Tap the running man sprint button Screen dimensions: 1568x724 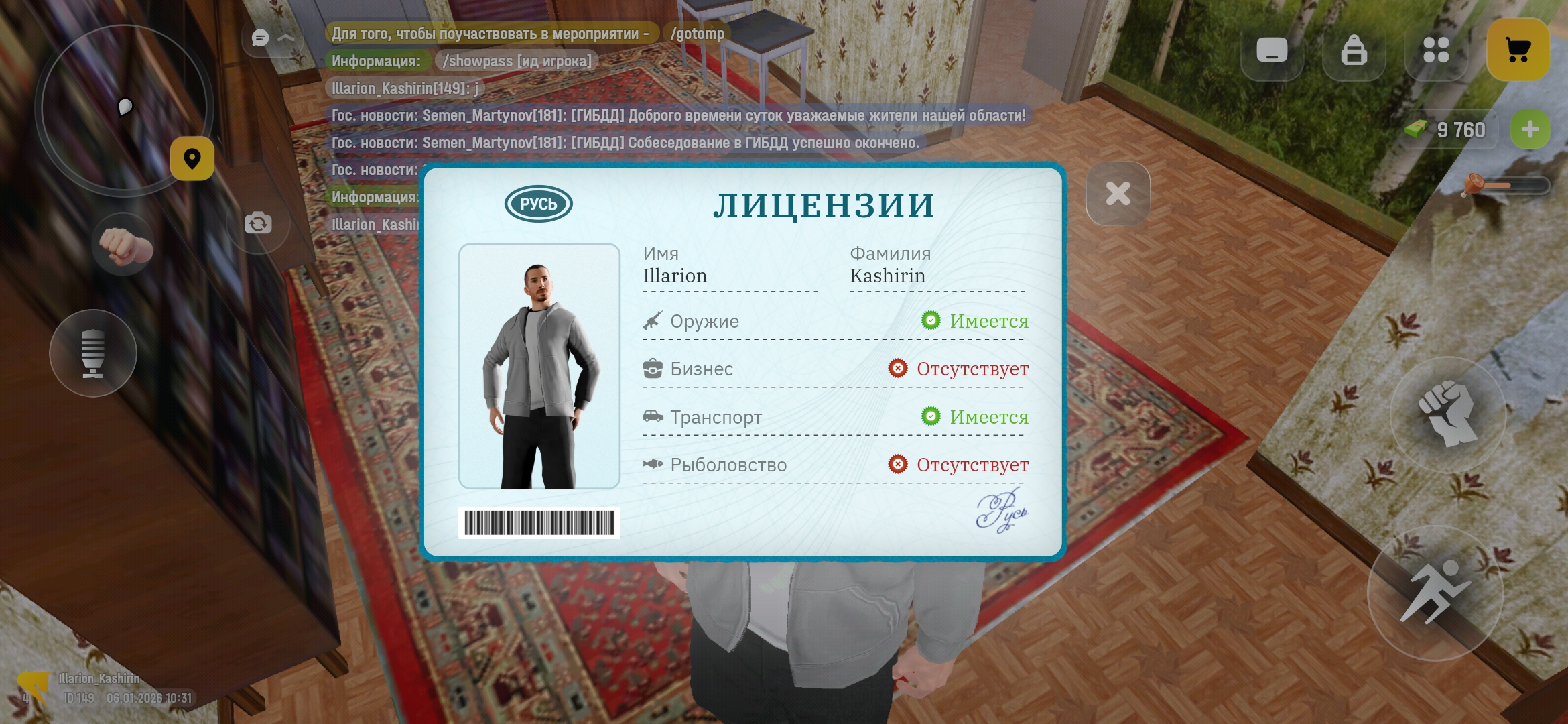click(1435, 593)
